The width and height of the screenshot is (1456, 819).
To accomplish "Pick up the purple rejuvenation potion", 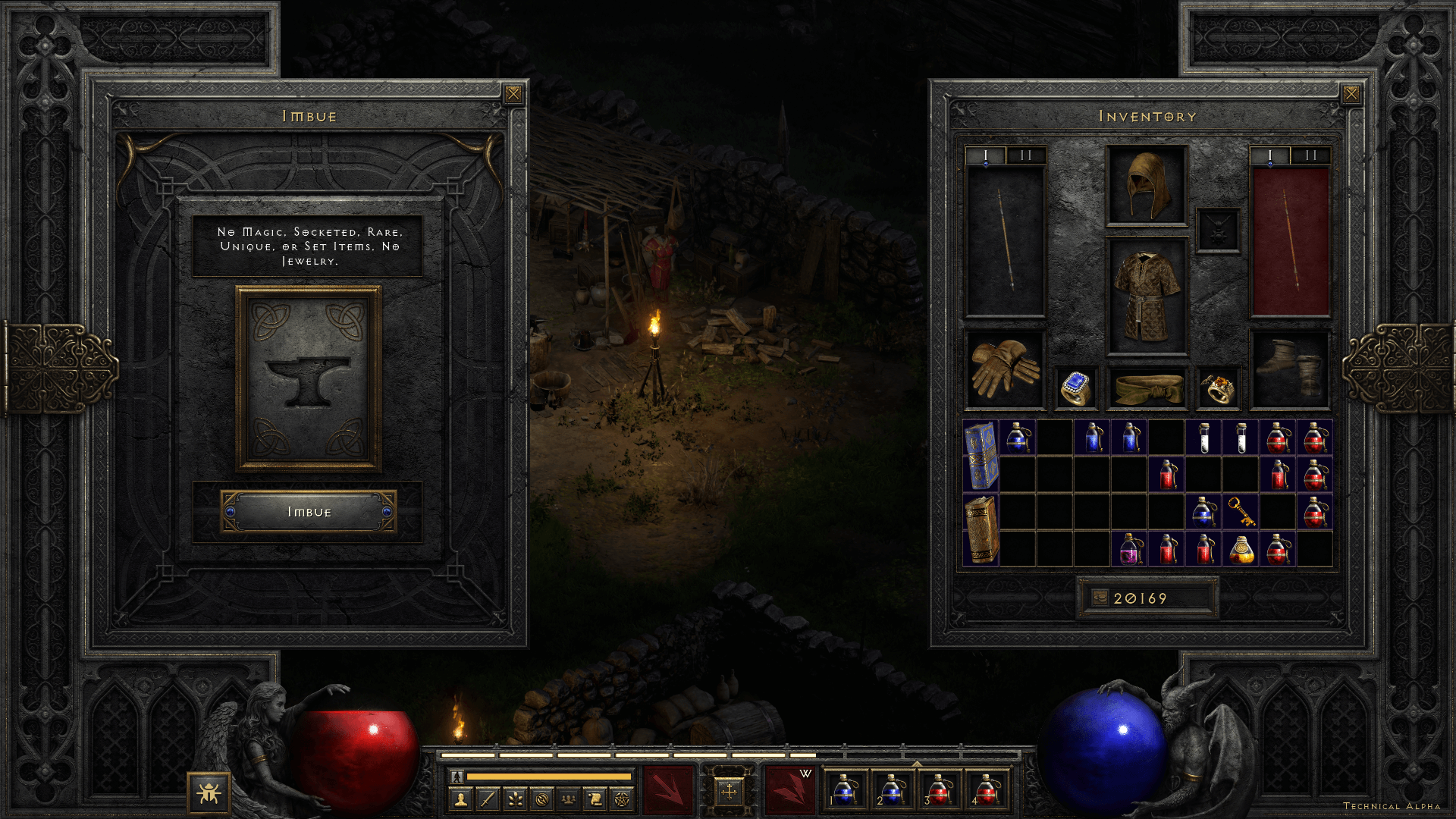I will (1129, 549).
